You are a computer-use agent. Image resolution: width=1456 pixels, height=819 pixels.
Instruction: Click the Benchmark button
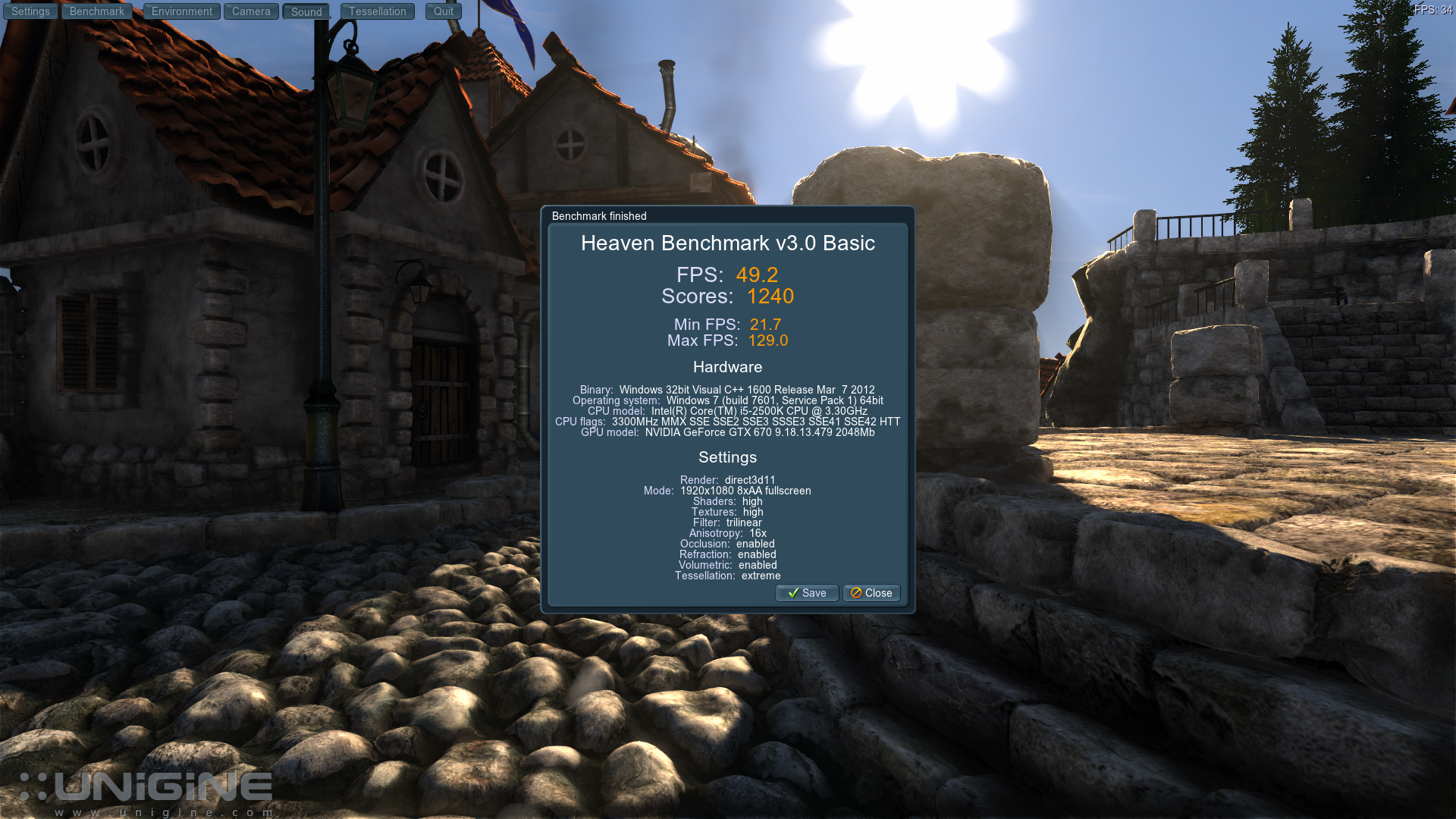click(97, 11)
